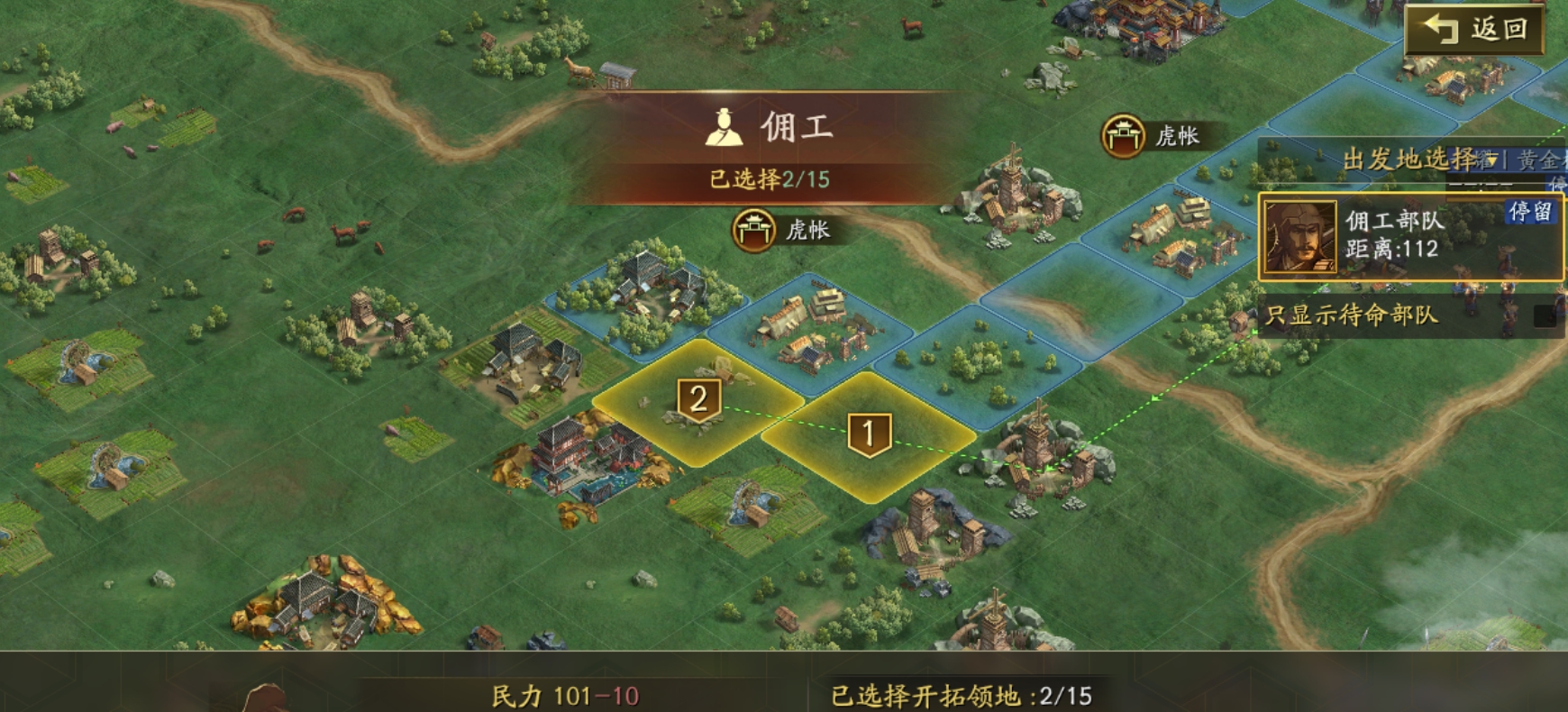Click the 已选择2/15 selection progress indicator
The image size is (1568, 712).
pos(770,178)
